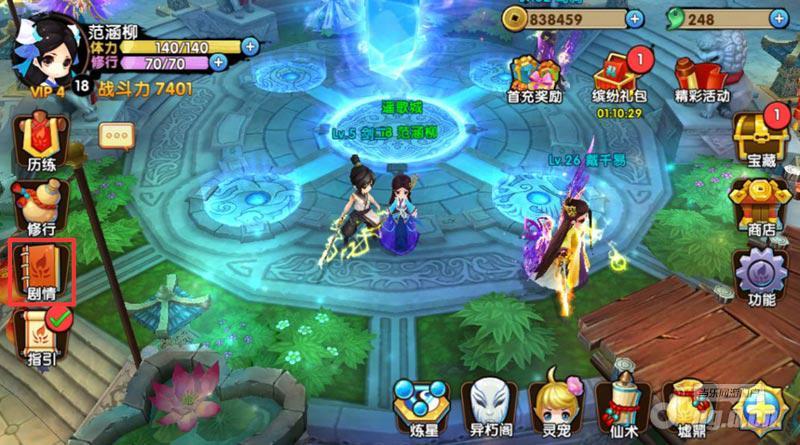This screenshot has height=445, width=800.
Task: Open the 炼星 star refining menu
Action: (418, 405)
